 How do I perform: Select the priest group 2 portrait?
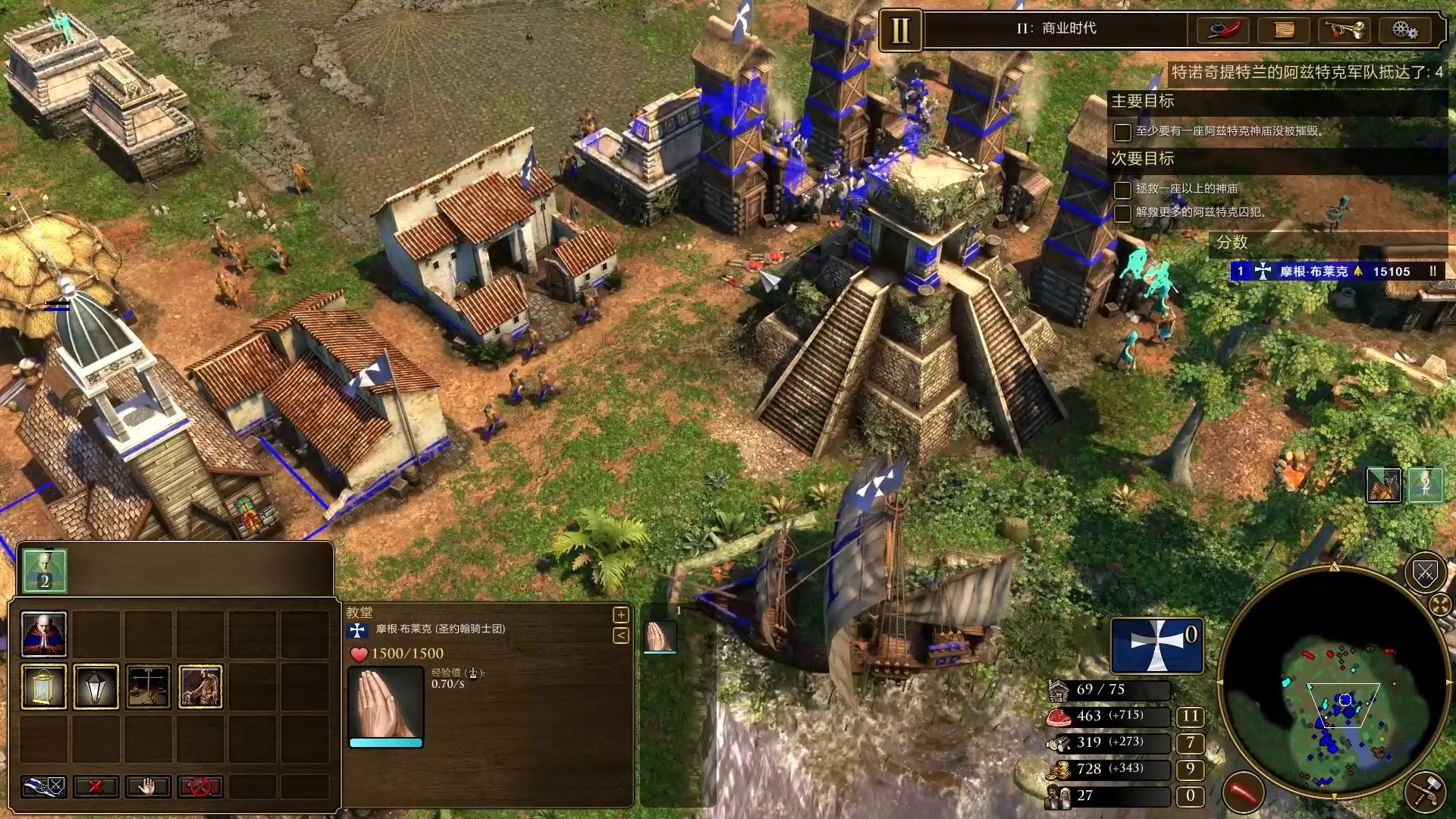[44, 570]
